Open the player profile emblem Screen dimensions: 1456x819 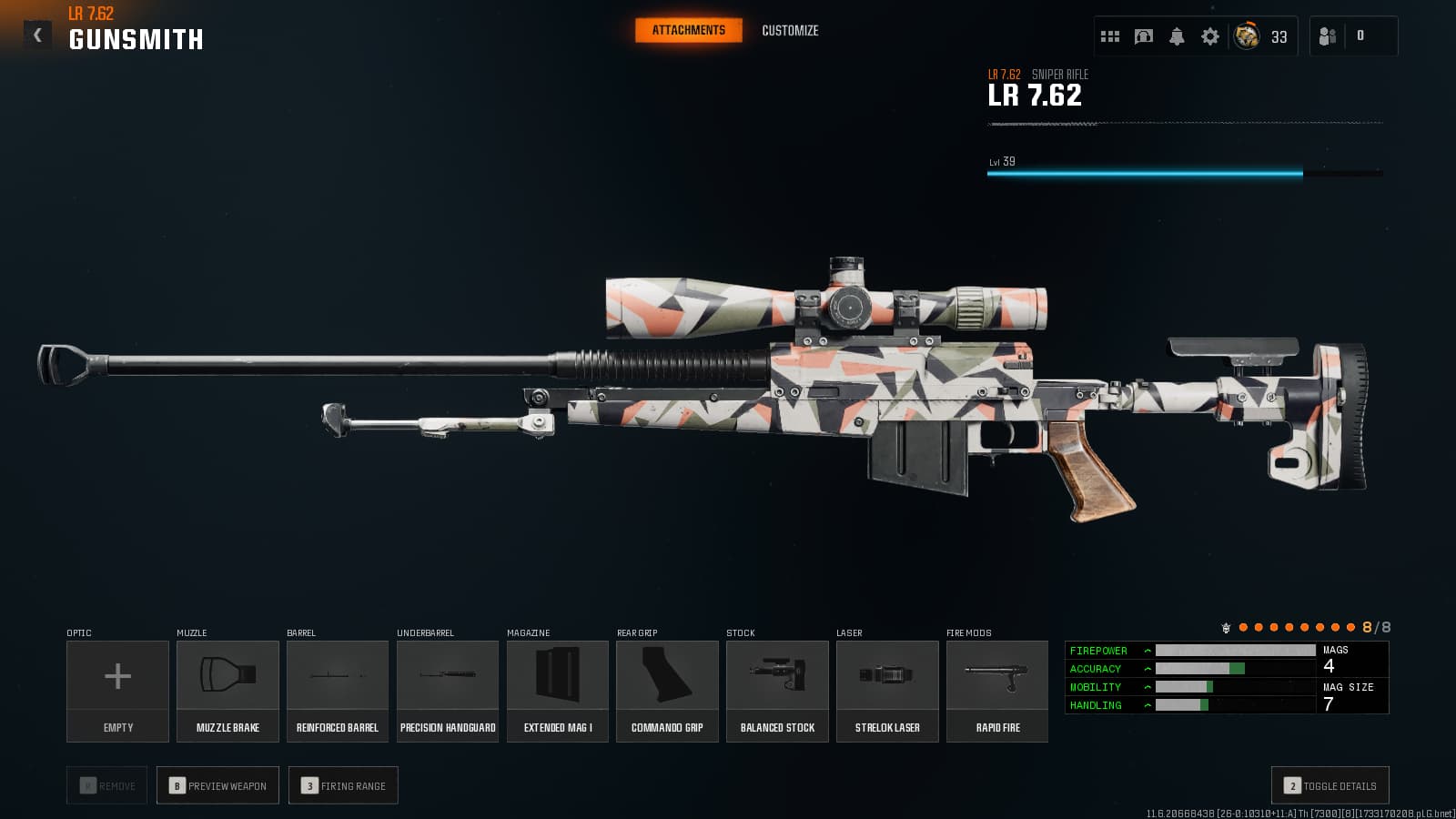pos(1247,36)
